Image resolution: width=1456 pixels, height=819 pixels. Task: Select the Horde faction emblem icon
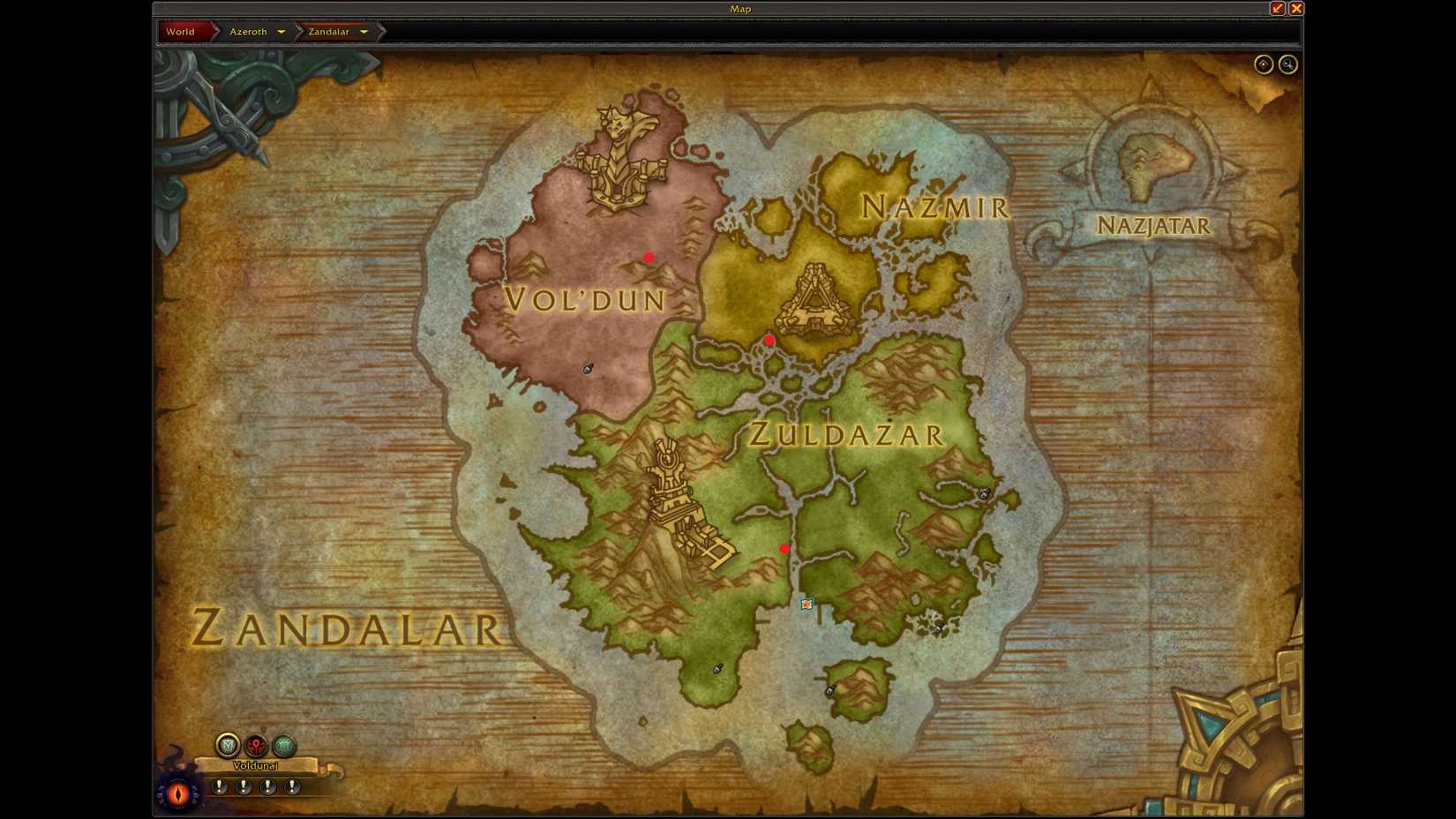click(256, 746)
